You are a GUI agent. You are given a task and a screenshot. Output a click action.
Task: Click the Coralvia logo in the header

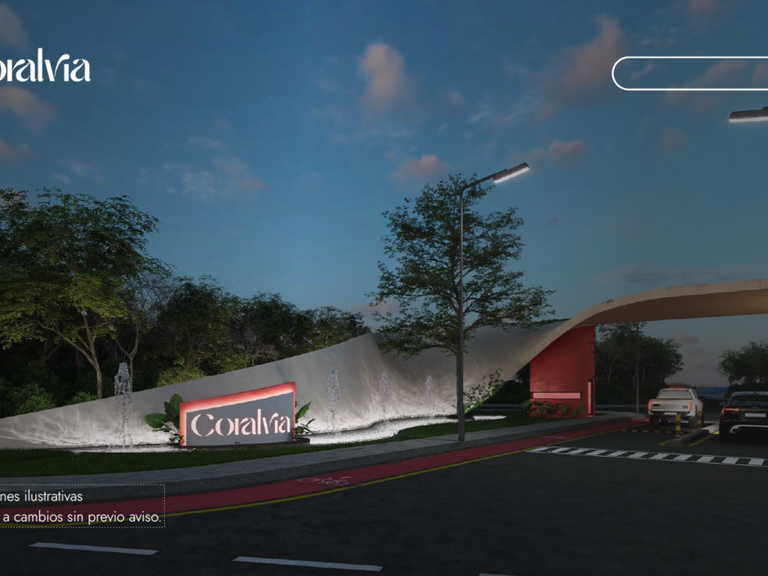45,67
